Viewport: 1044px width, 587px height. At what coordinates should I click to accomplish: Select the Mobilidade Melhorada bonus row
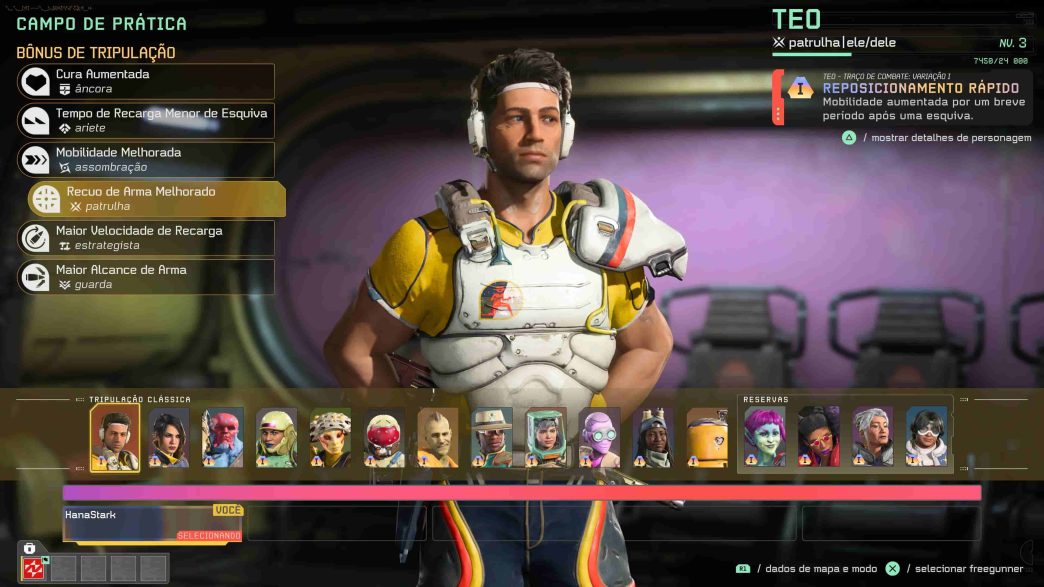point(146,160)
